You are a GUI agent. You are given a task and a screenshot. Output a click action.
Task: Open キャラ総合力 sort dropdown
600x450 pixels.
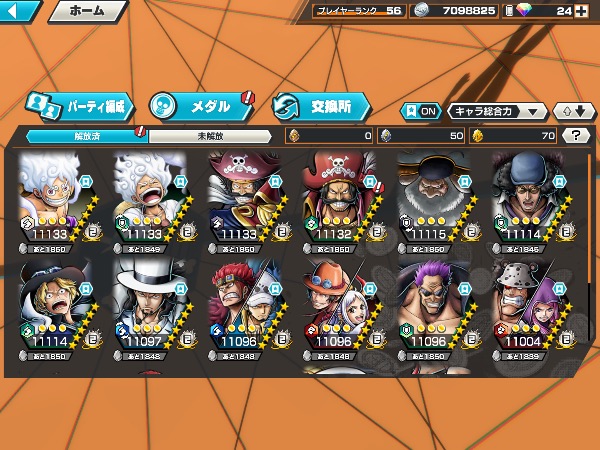497,111
